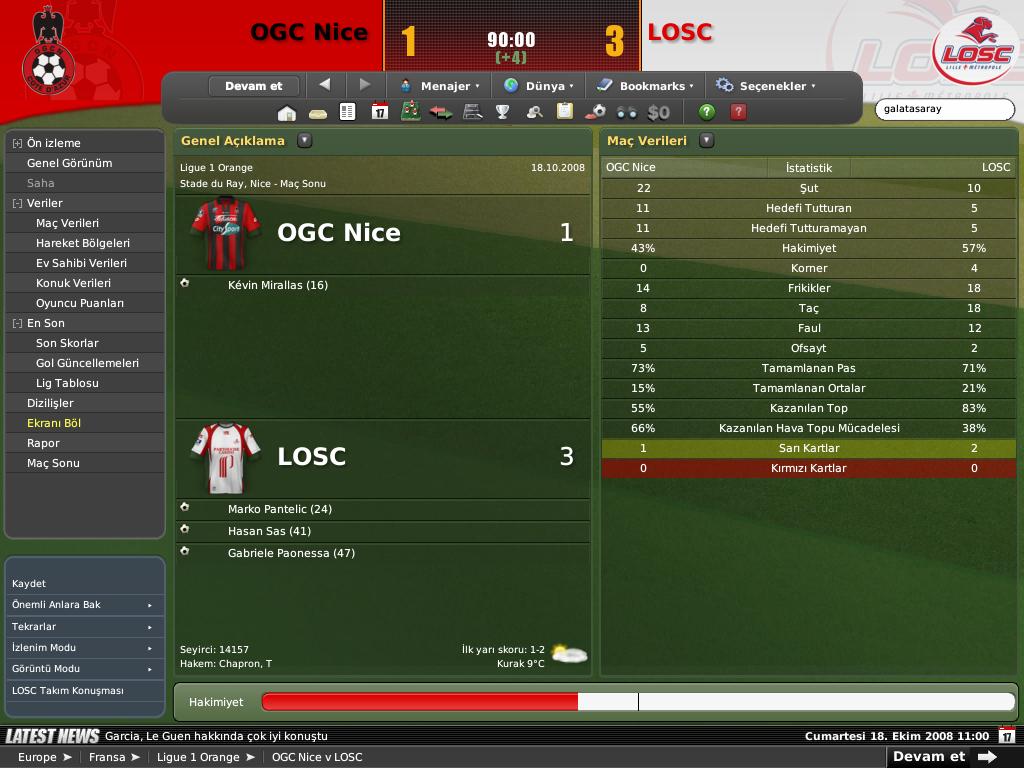Click Kaydet in the lower left panel
Viewport: 1024px width, 768px height.
click(x=29, y=583)
